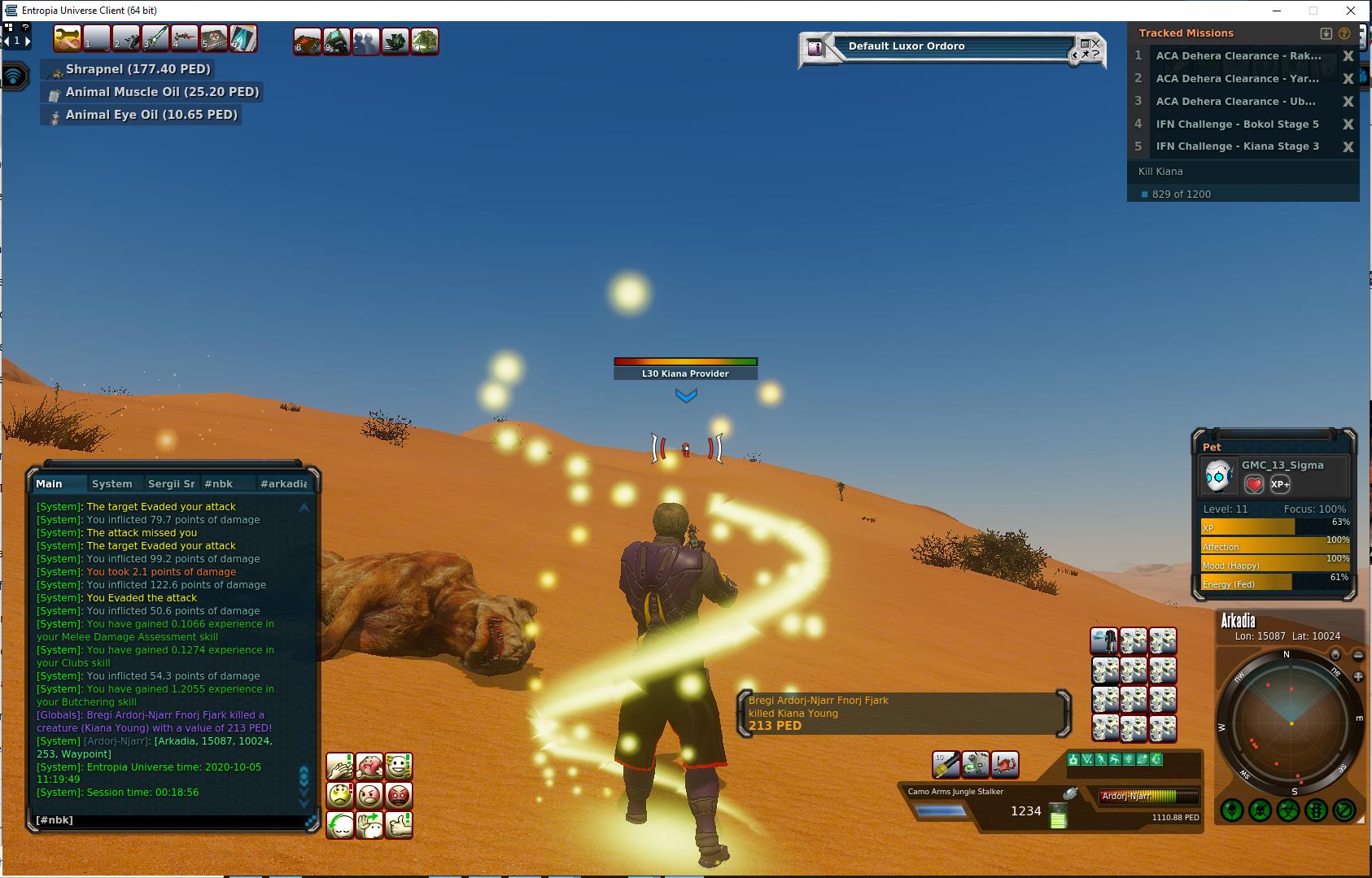Image resolution: width=1372 pixels, height=878 pixels.
Task: Use the angry red face emote
Action: pos(399,795)
